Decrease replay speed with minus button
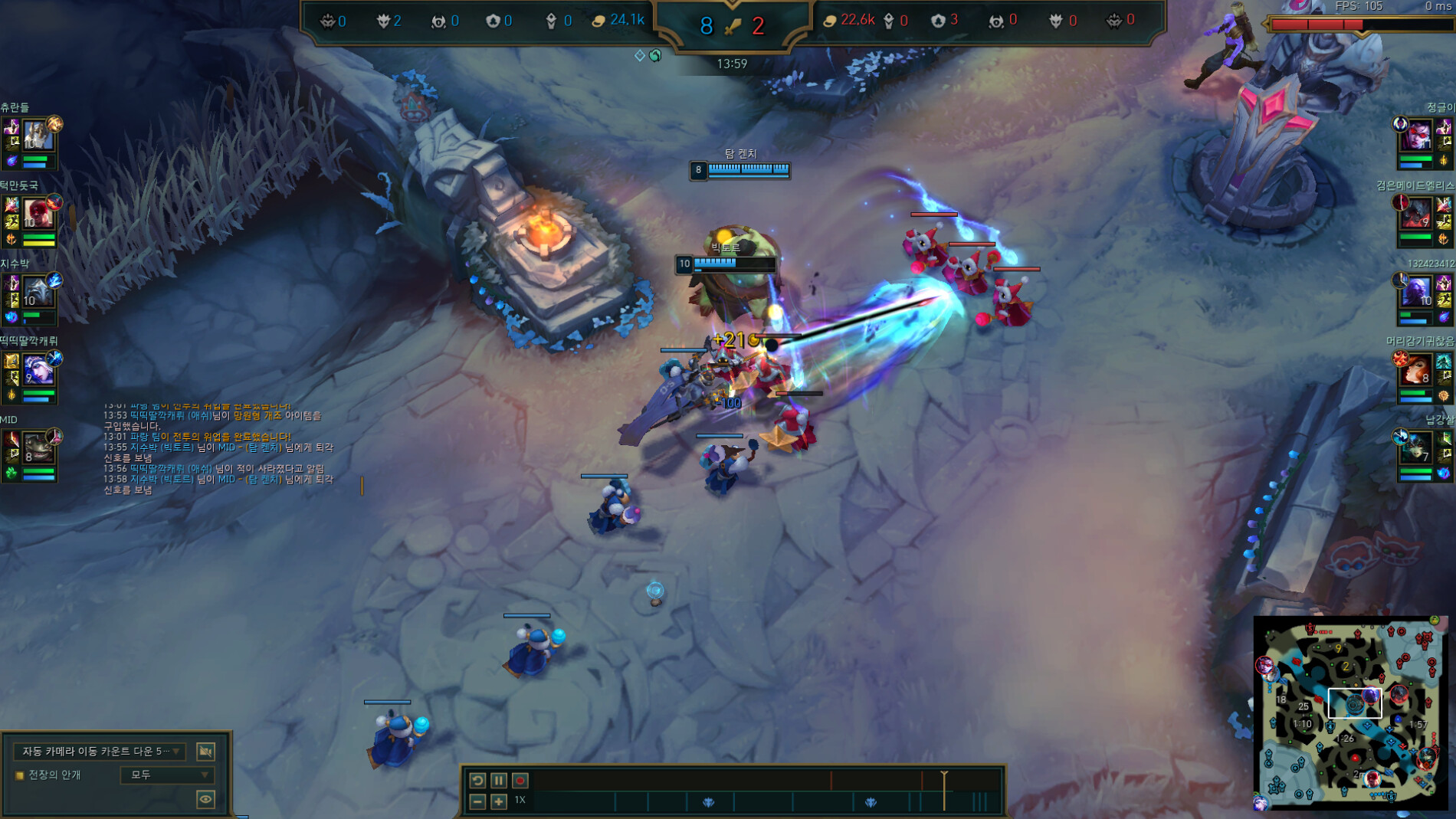1456x819 pixels. 477,801
